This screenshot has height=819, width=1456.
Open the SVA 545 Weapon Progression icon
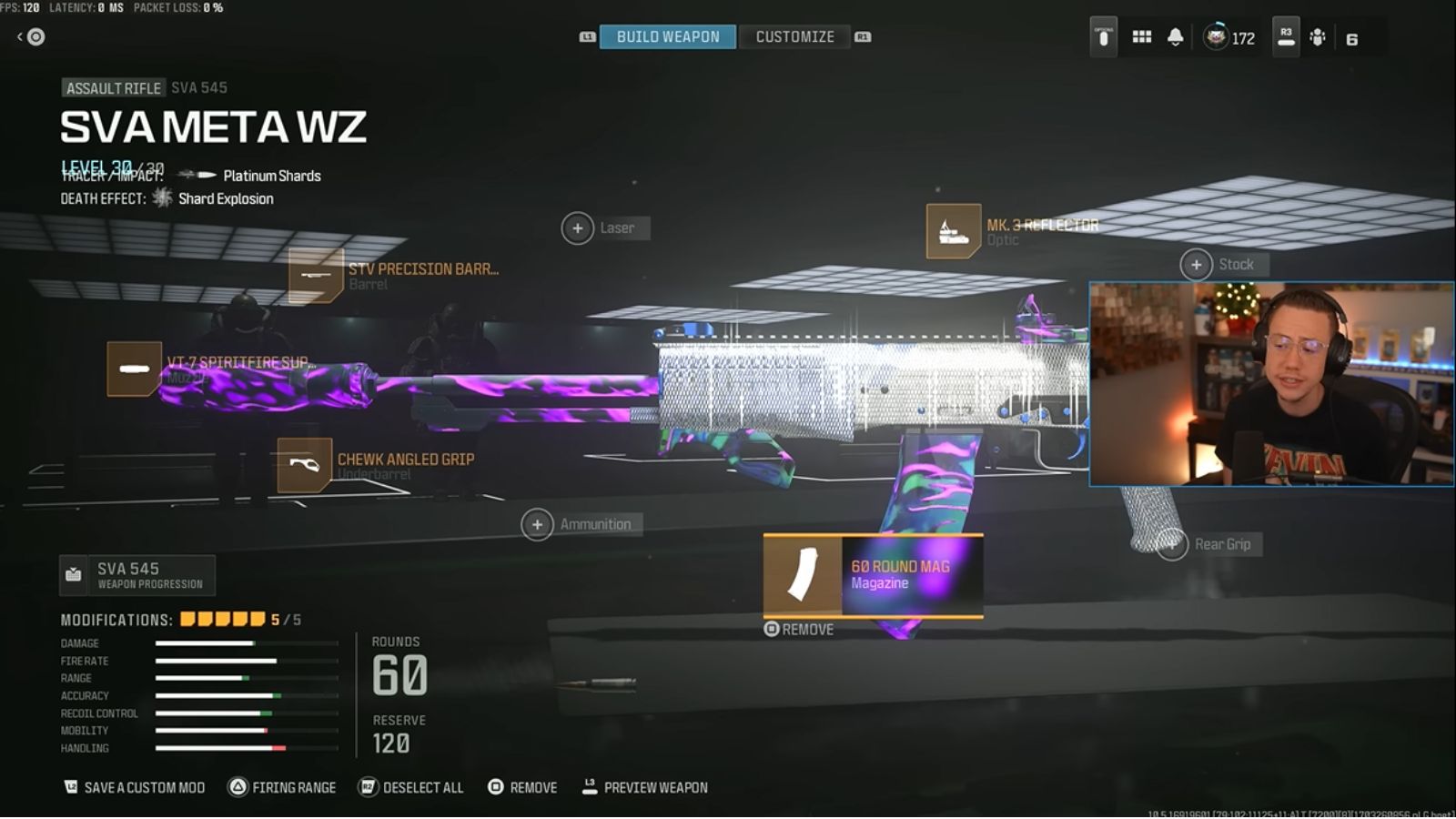(x=73, y=574)
